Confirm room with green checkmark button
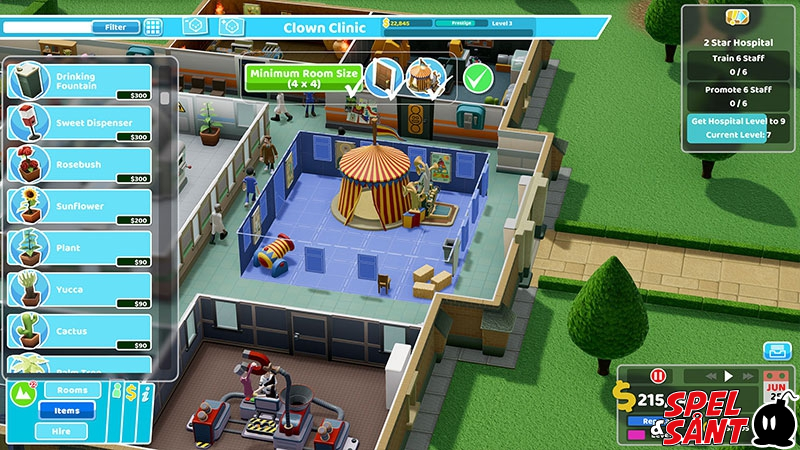 click(x=478, y=76)
